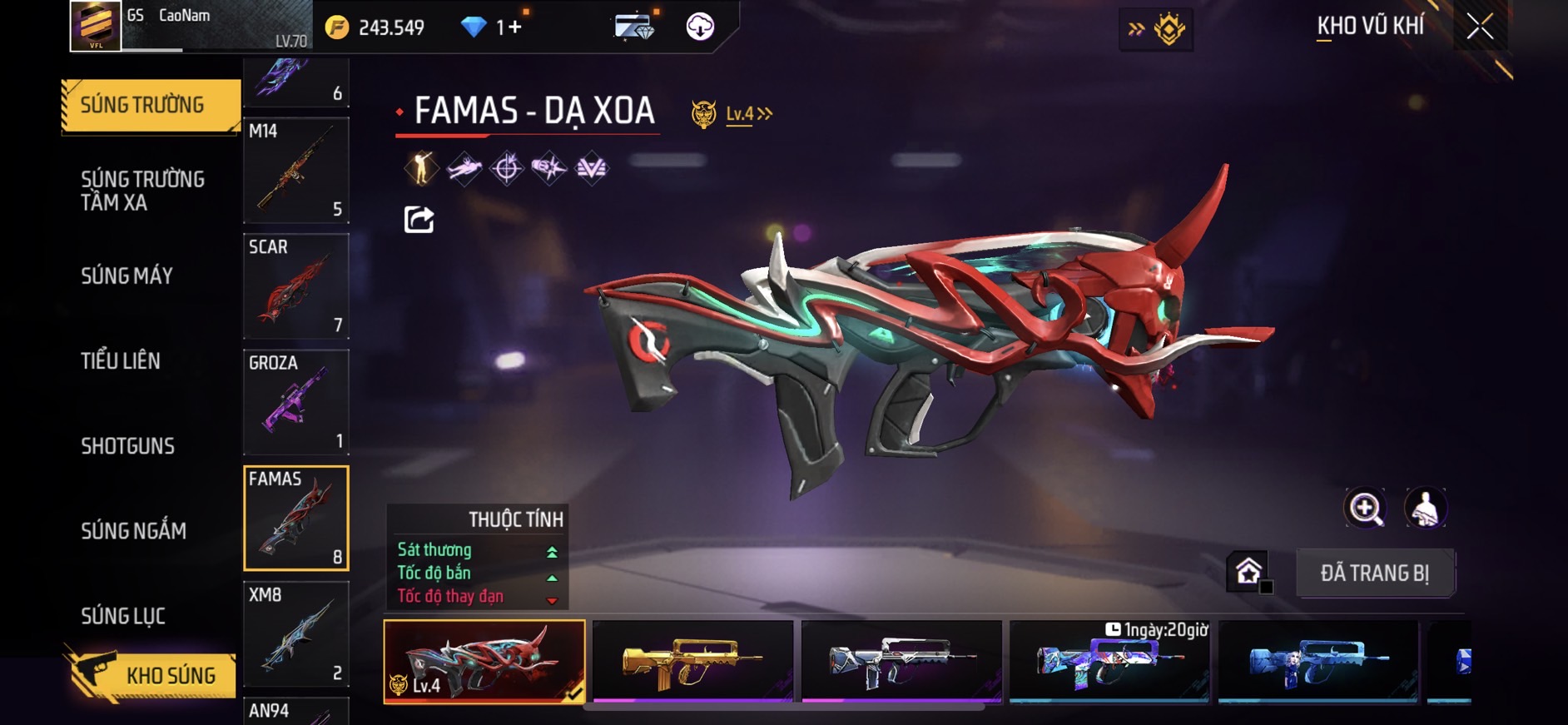Screen dimensions: 1568x725
Task: Close the weapon vault screen
Action: (1480, 27)
